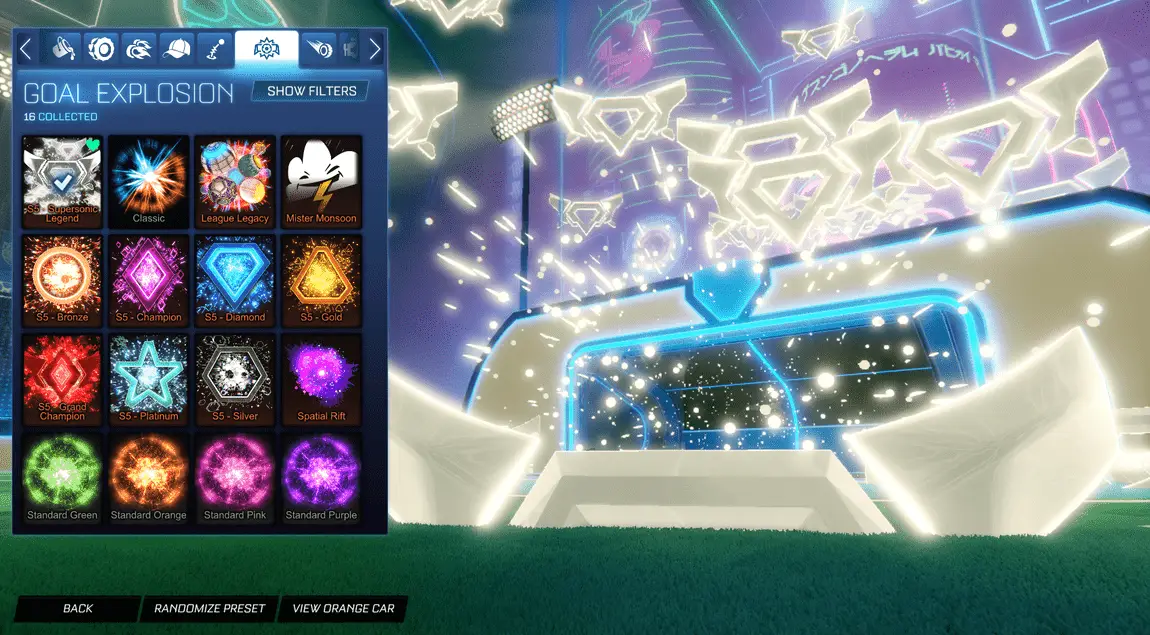The height and width of the screenshot is (635, 1150).
Task: Select the S5 - Supersonic Legend explosion
Action: [x=62, y=180]
